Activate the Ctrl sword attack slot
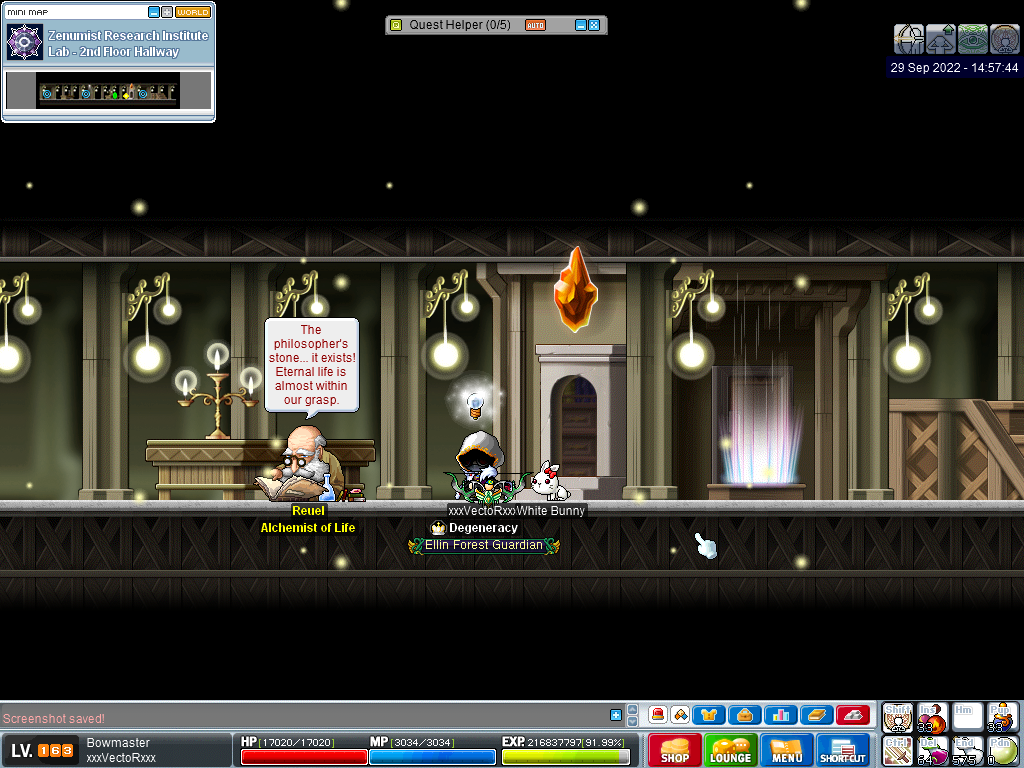The image size is (1024, 768). click(x=898, y=750)
